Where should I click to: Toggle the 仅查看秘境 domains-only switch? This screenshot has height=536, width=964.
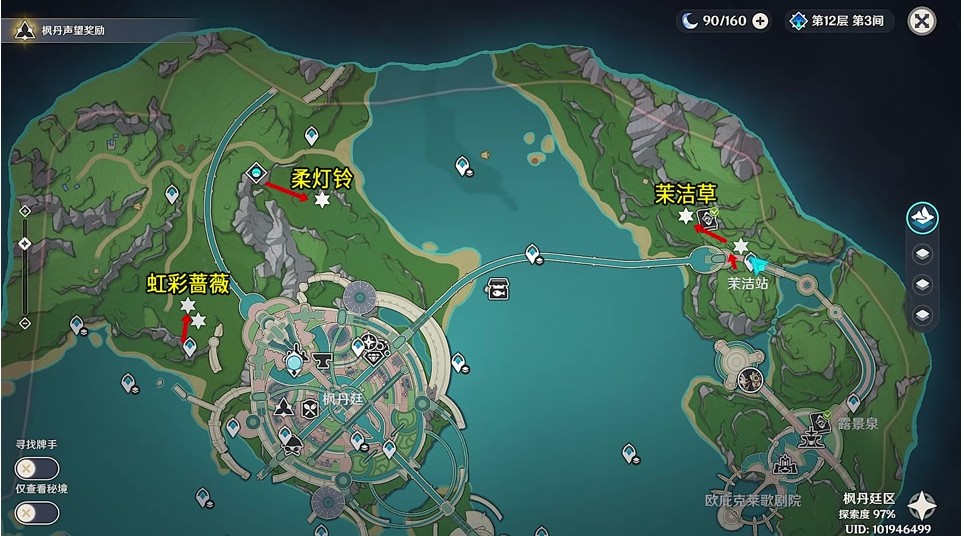[x=37, y=513]
